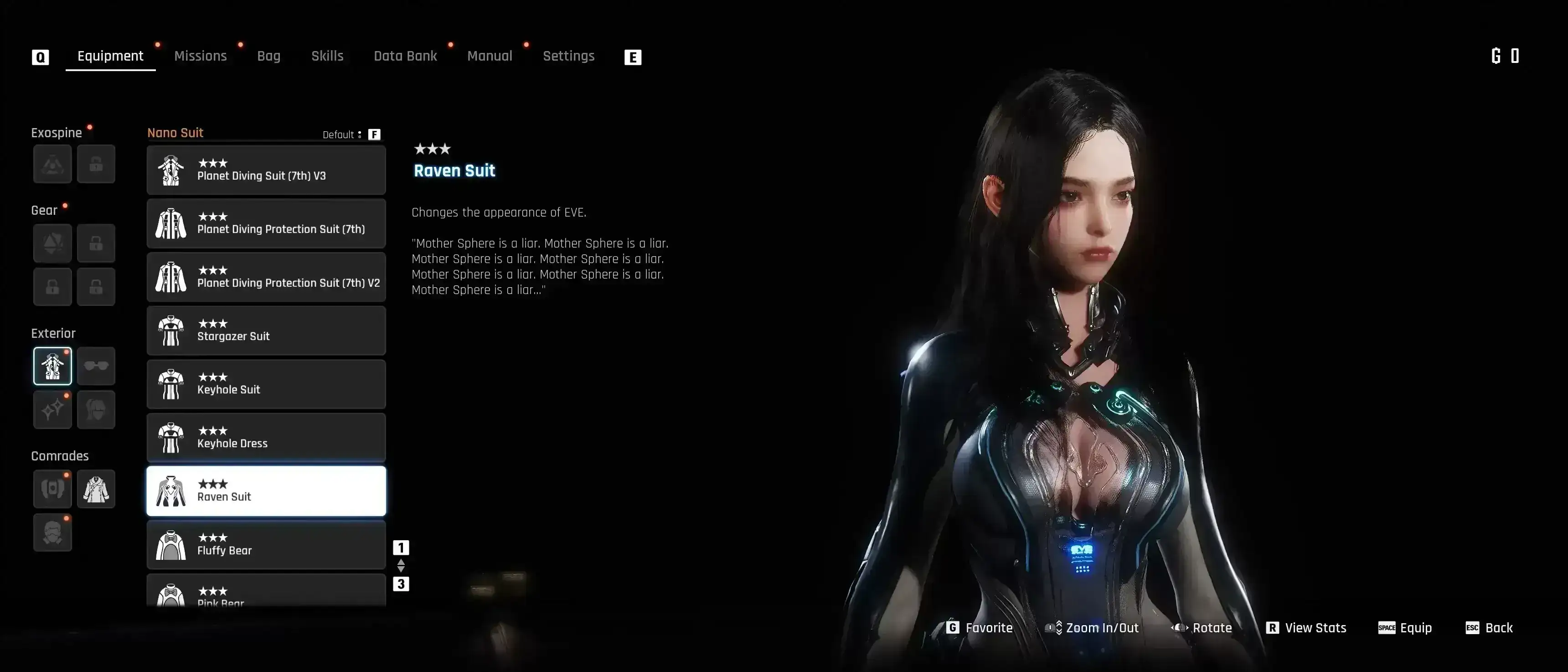Select Planet Diving Protection Suit (7th) V2

[266, 277]
